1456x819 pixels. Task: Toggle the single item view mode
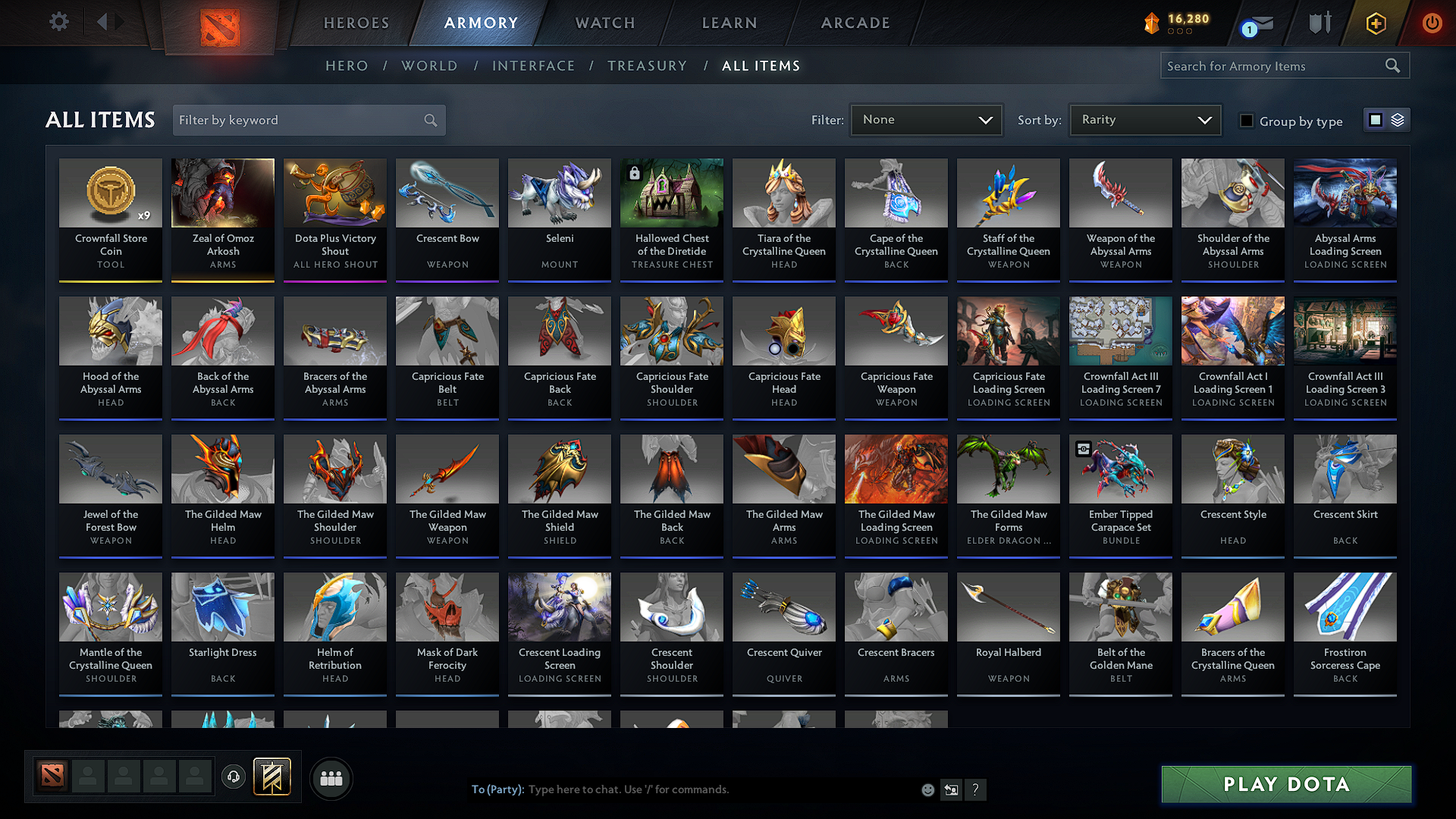coord(1377,119)
